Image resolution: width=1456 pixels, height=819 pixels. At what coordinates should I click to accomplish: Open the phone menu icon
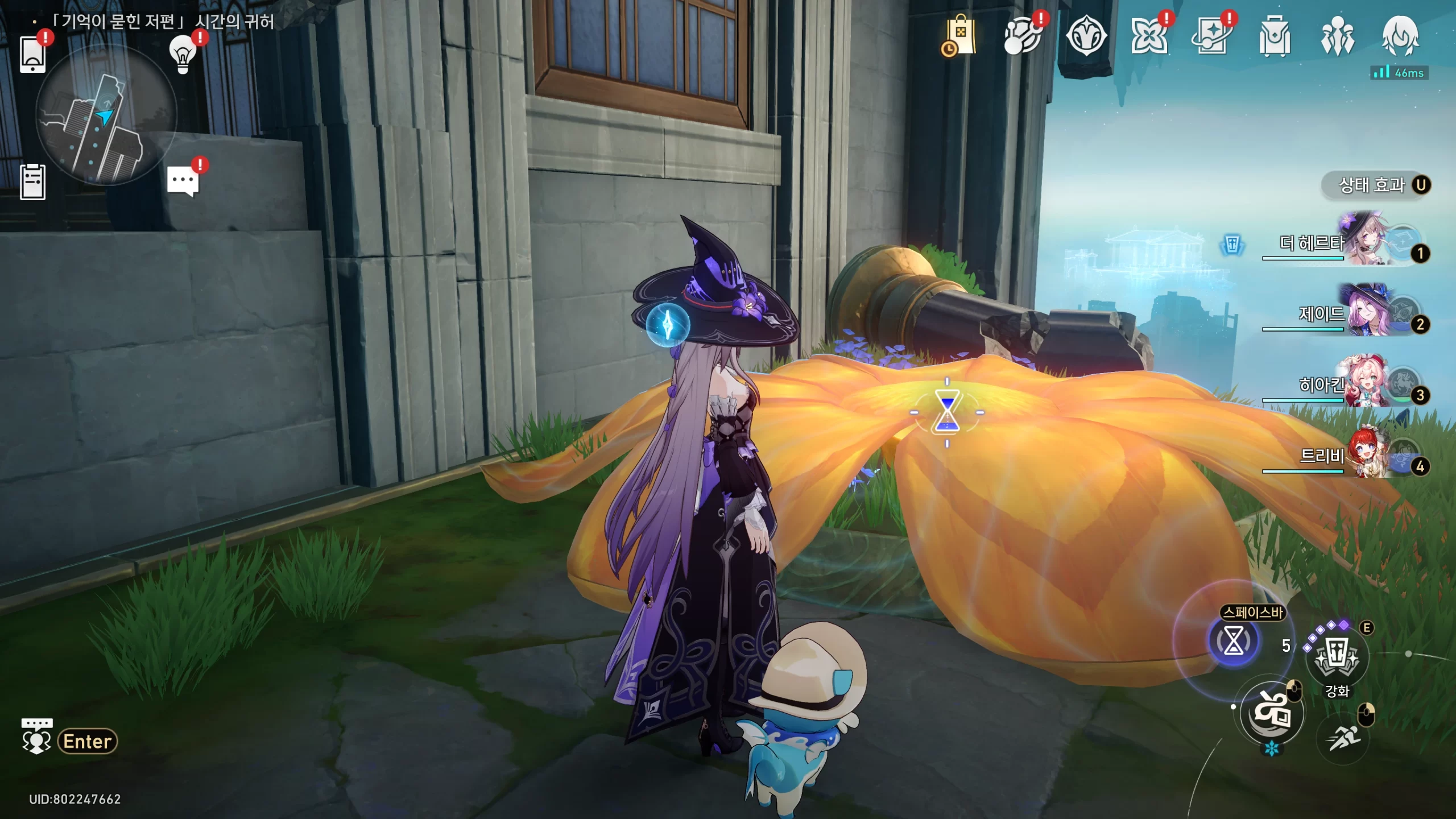point(32,54)
